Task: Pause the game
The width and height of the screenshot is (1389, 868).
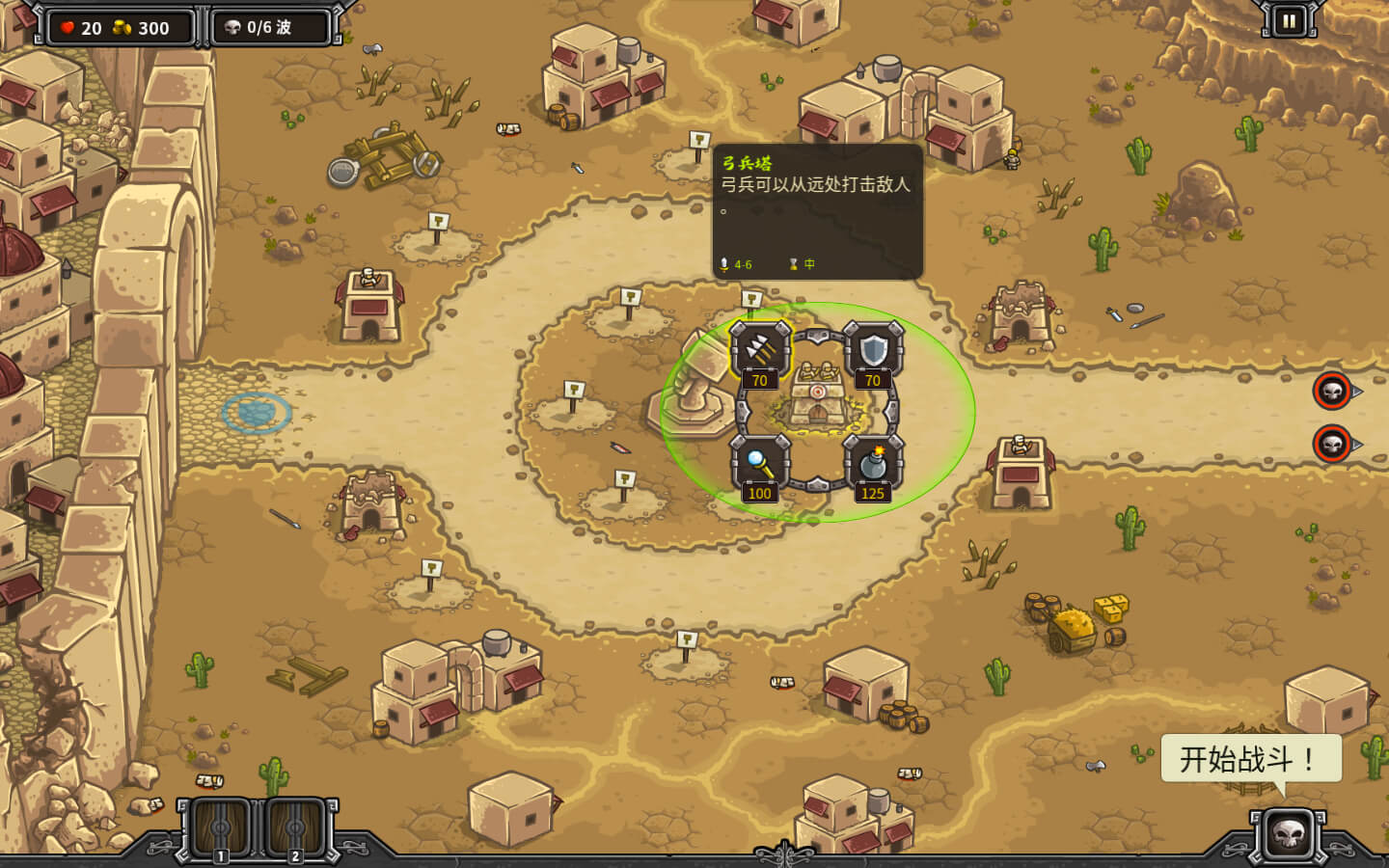Action: pyautogui.click(x=1289, y=20)
